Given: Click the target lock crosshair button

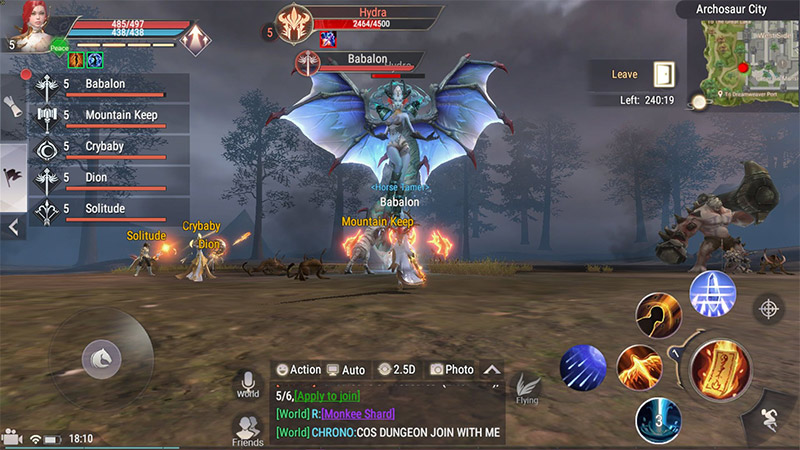Looking at the screenshot, I should pyautogui.click(x=769, y=308).
